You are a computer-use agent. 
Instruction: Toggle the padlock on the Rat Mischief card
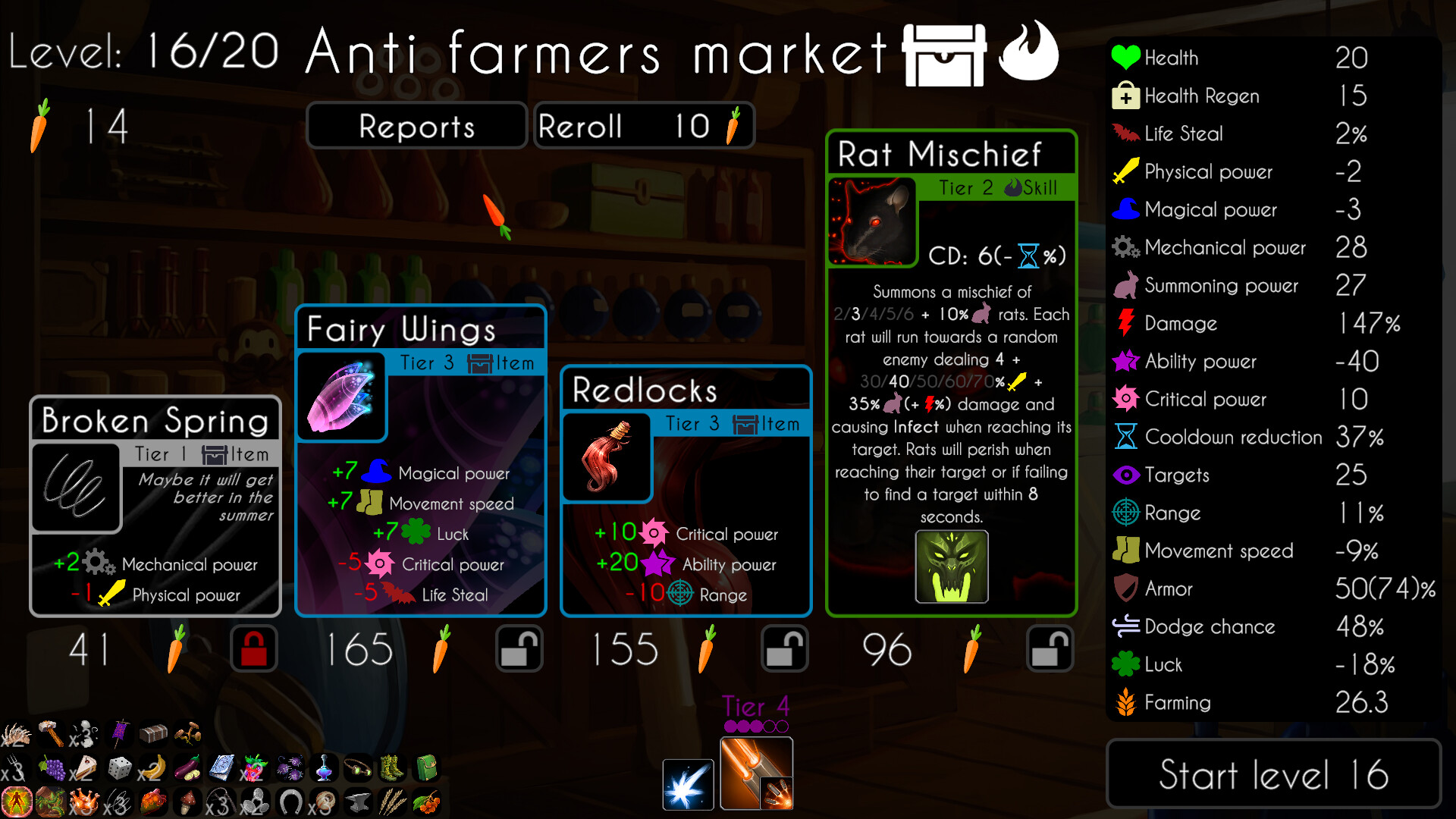[1050, 648]
